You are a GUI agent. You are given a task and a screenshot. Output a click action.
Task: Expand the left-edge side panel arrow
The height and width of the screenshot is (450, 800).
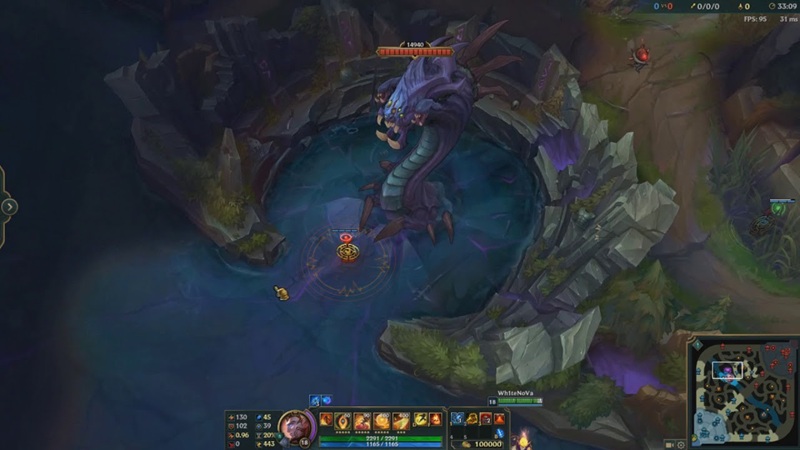tap(9, 207)
